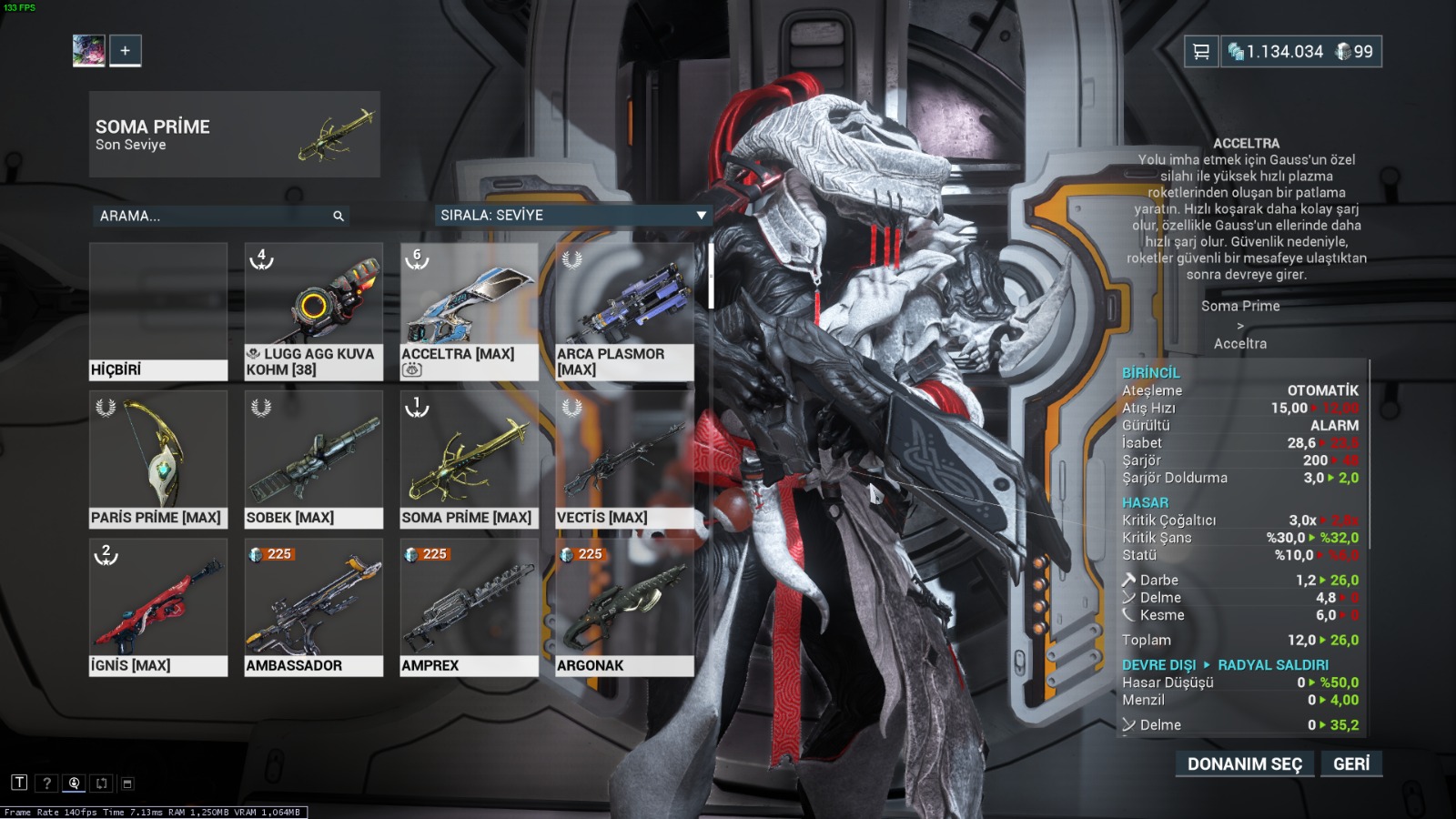Click the + button beside the loadout thumbnail
Image resolution: width=1456 pixels, height=819 pixels.
click(x=125, y=50)
